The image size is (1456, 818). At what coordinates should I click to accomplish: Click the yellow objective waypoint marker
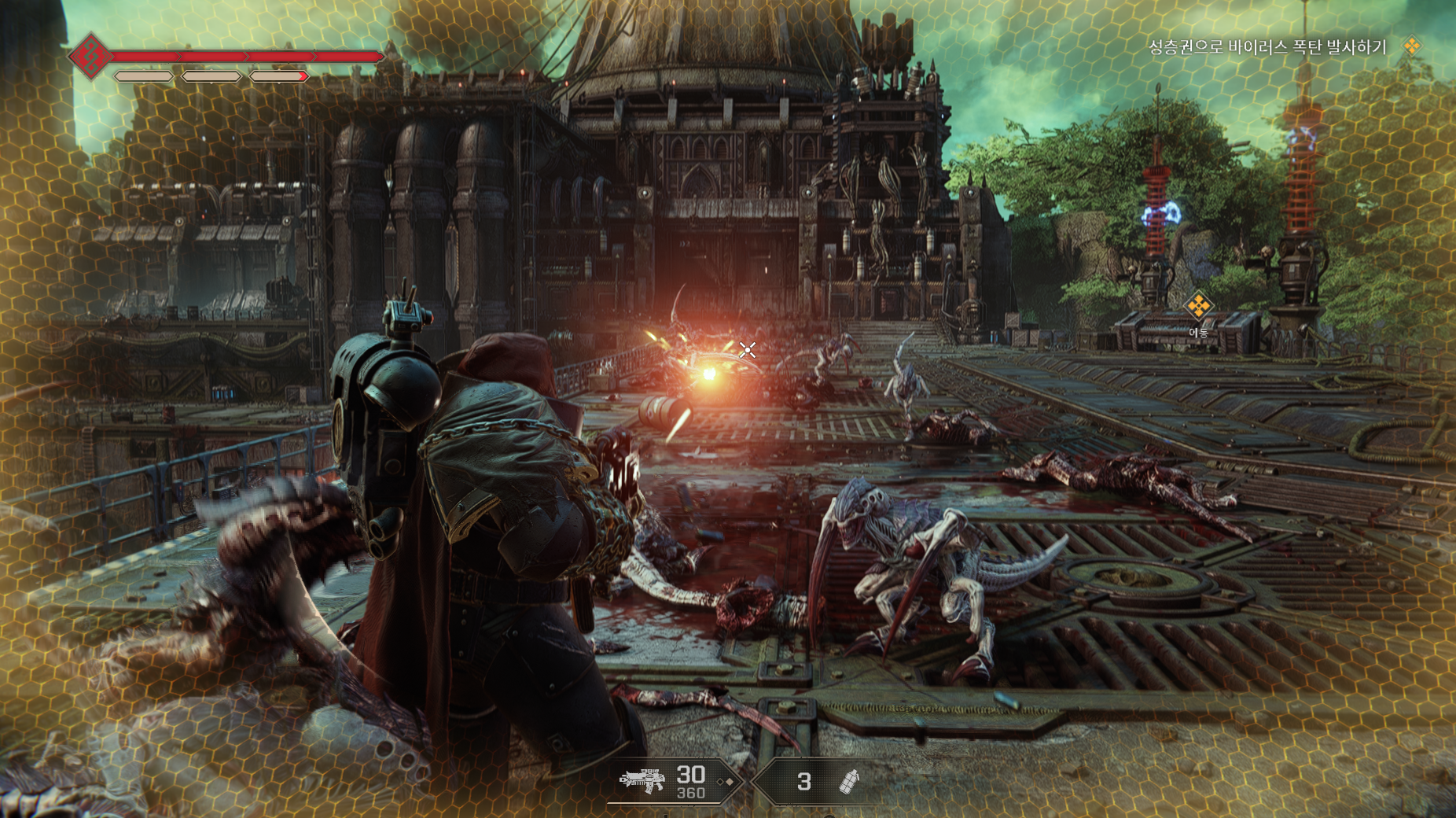tap(1197, 305)
